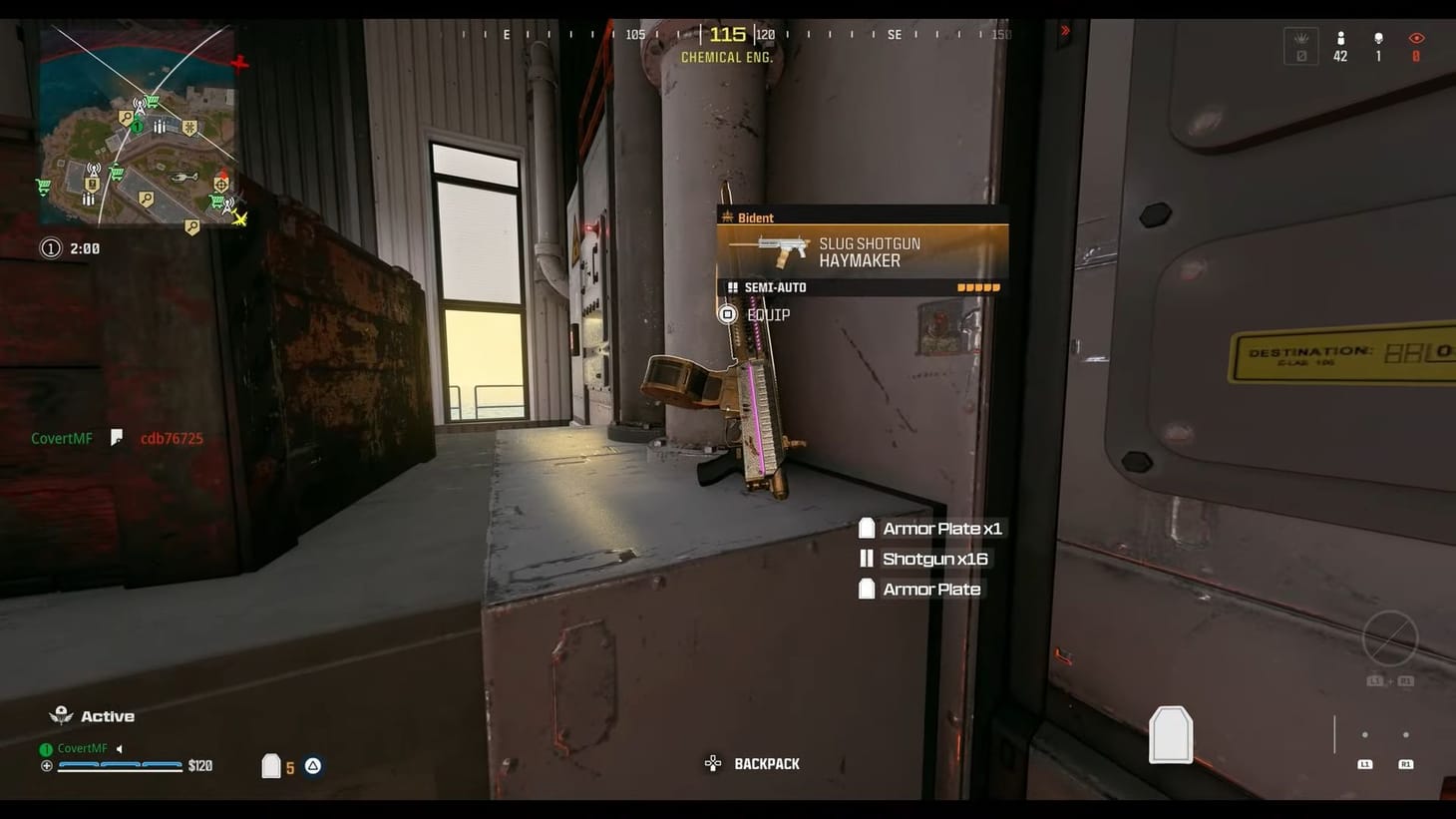Expand the Armor Plate x1 loot entry
1456x819 pixels.
point(930,528)
